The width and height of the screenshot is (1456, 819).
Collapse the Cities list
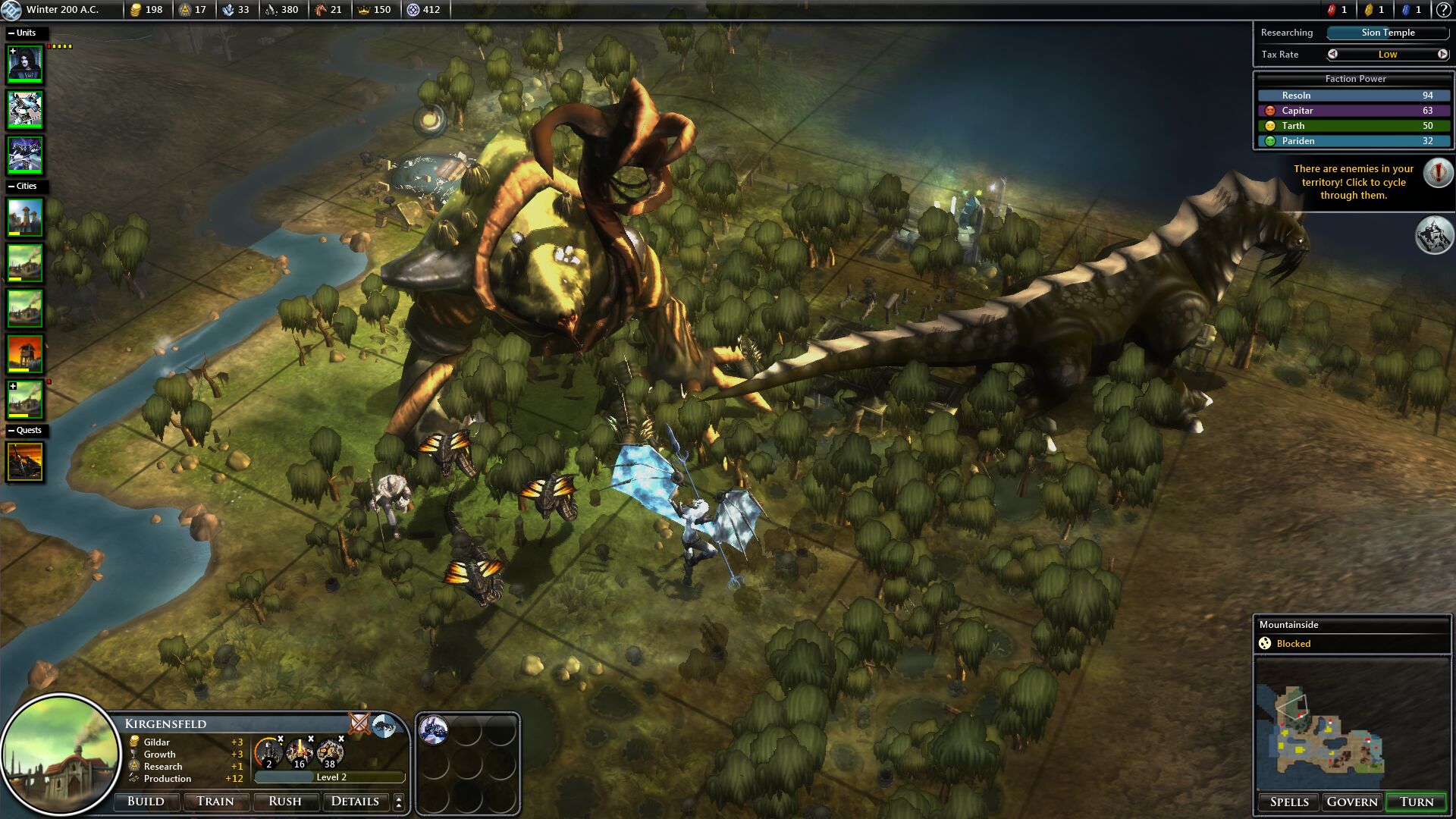point(11,187)
